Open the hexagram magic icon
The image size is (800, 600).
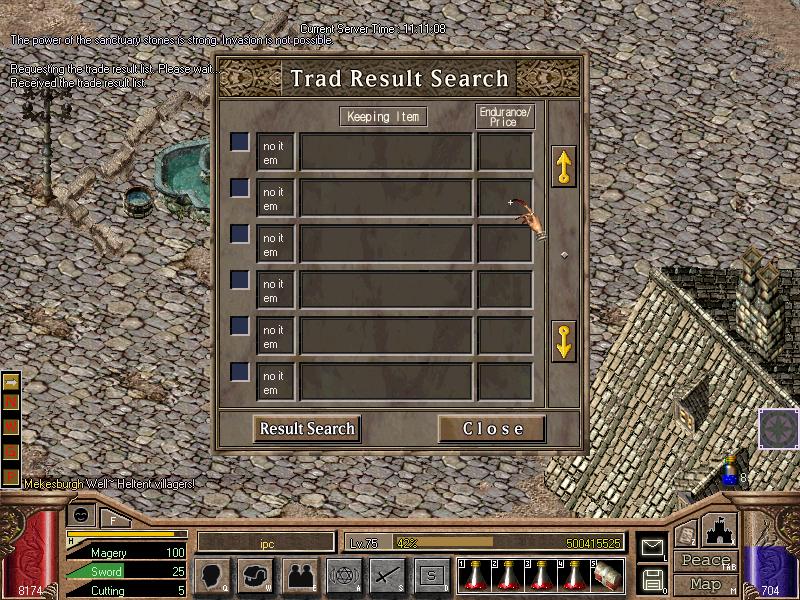(342, 574)
